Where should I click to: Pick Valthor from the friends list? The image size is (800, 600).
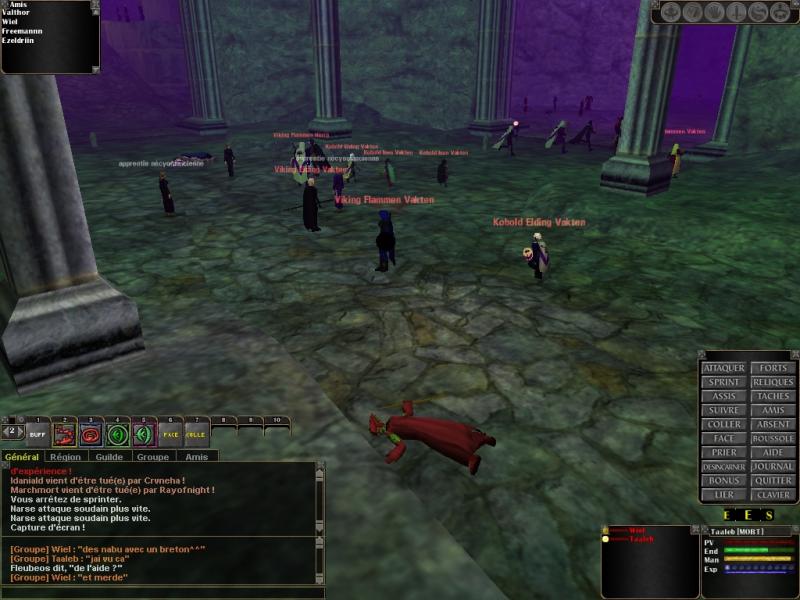point(16,13)
